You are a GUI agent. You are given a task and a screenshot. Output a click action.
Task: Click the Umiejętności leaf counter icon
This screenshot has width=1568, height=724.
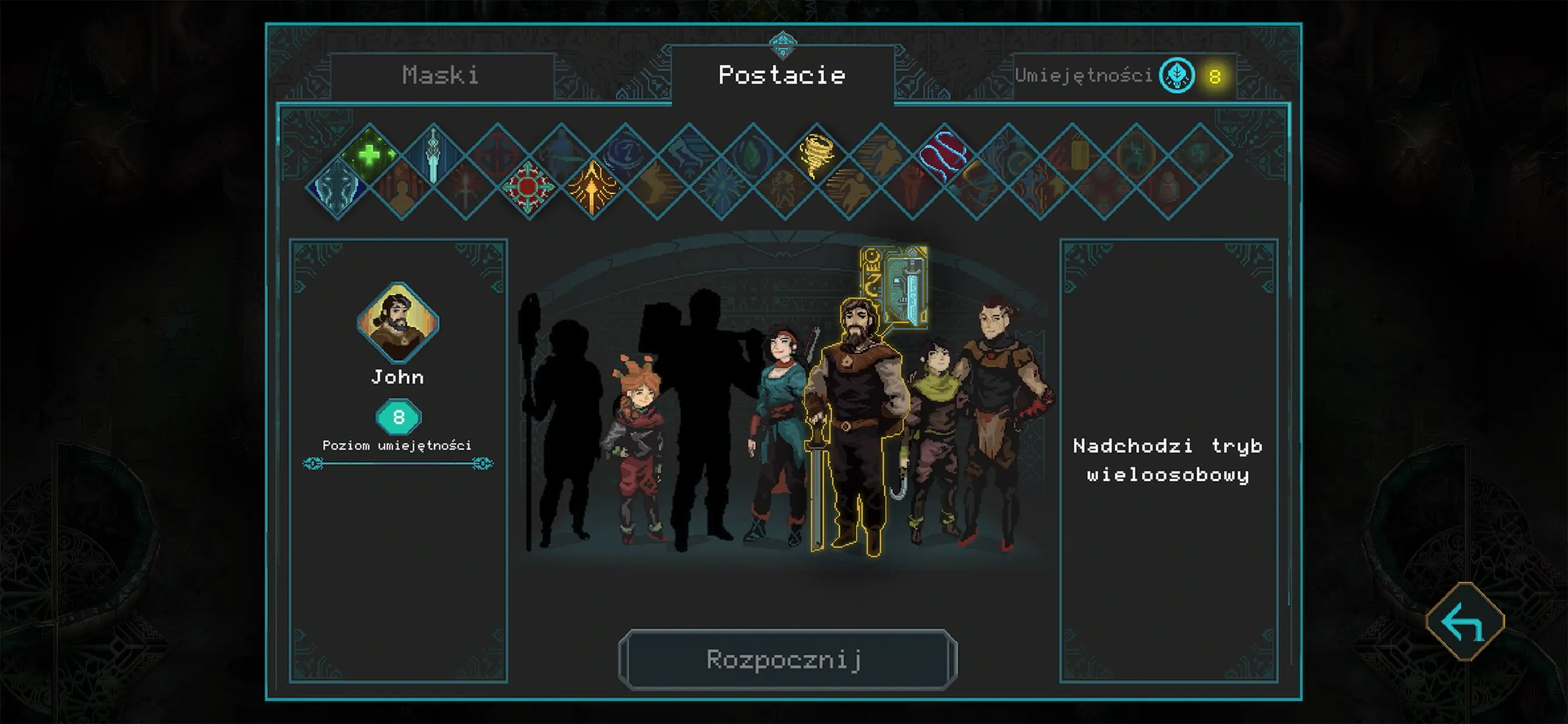click(1177, 75)
